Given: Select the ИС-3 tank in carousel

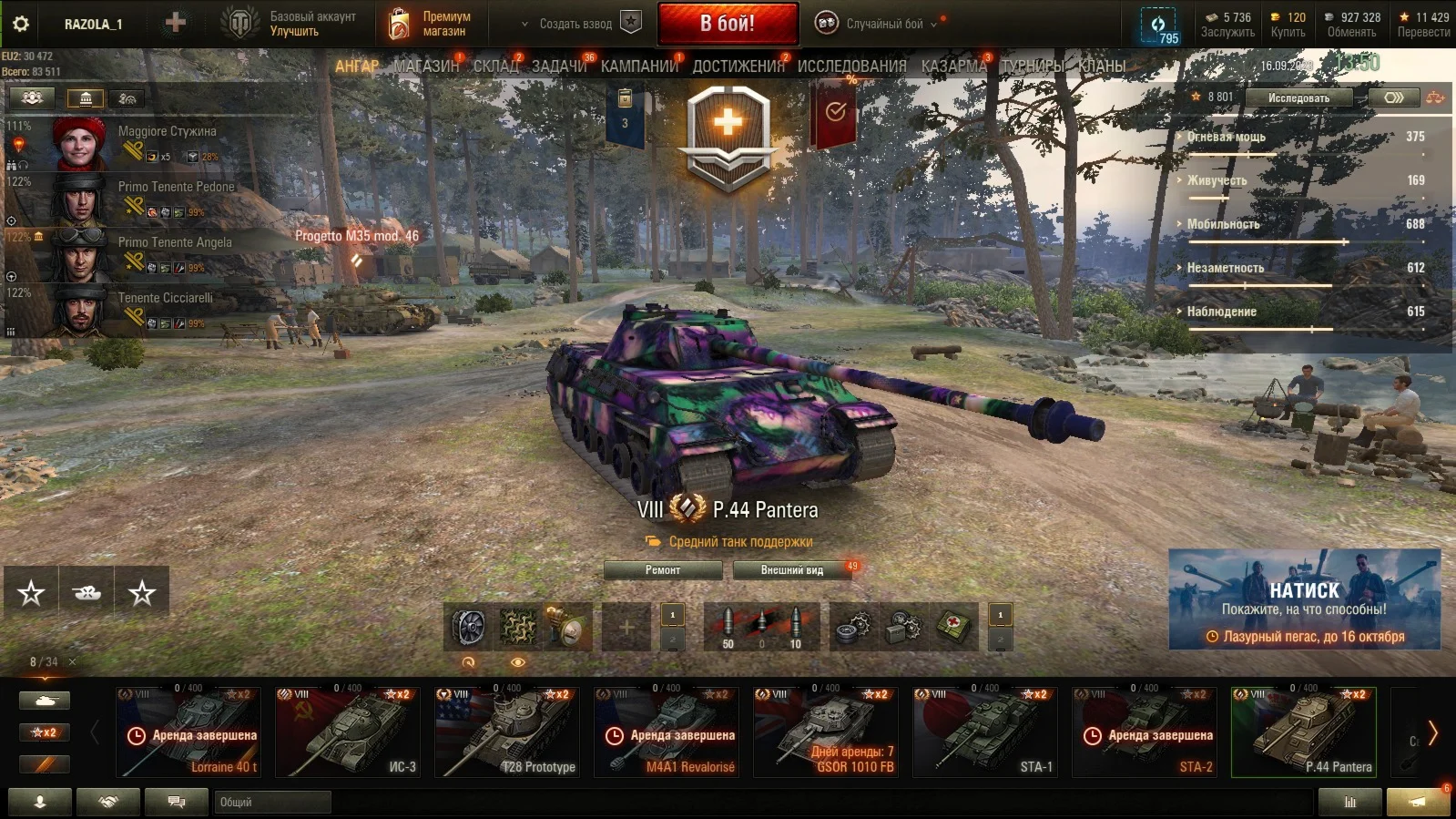Looking at the screenshot, I should pyautogui.click(x=348, y=732).
